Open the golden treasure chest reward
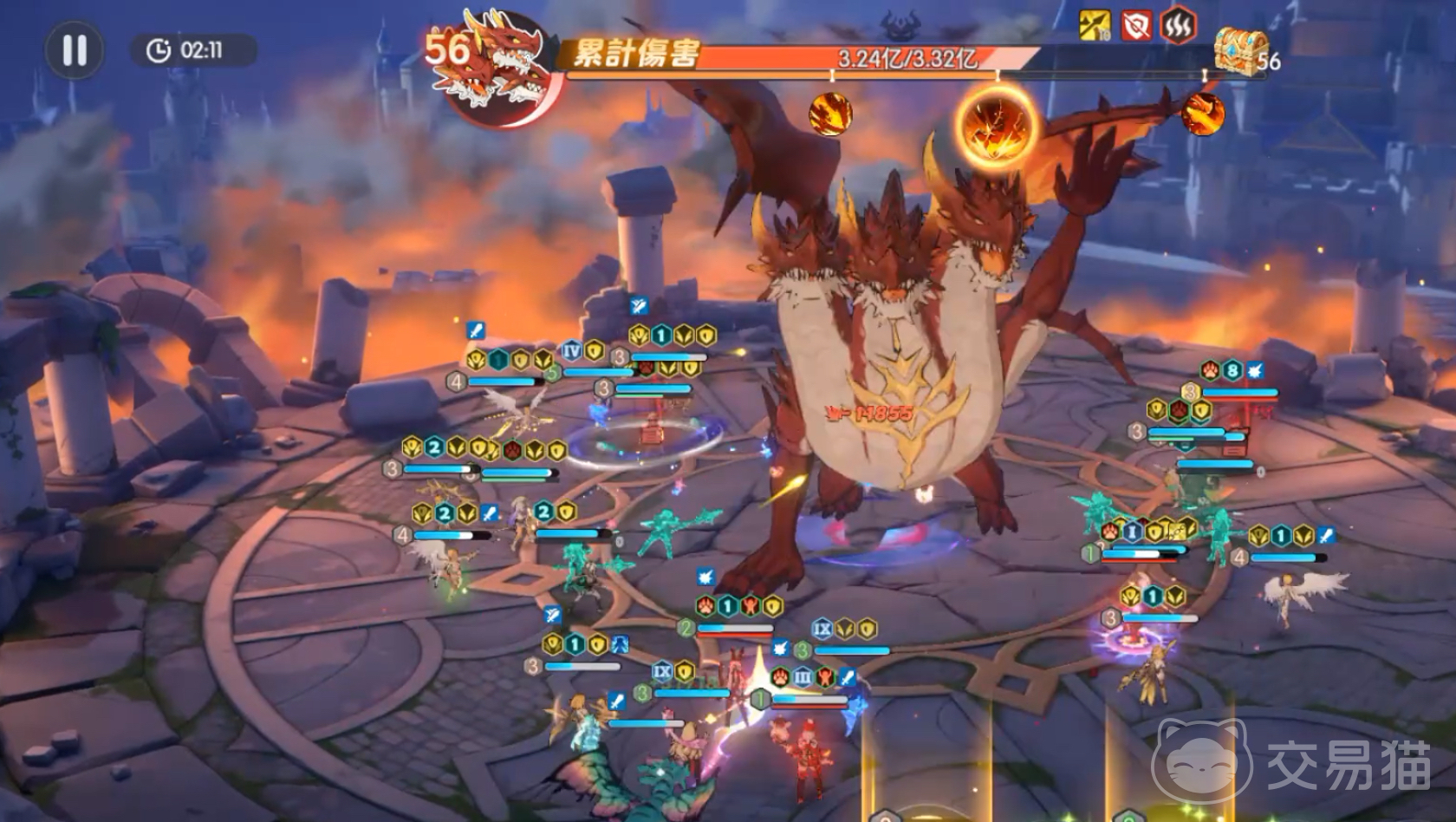The height and width of the screenshot is (822, 1456). click(1239, 50)
